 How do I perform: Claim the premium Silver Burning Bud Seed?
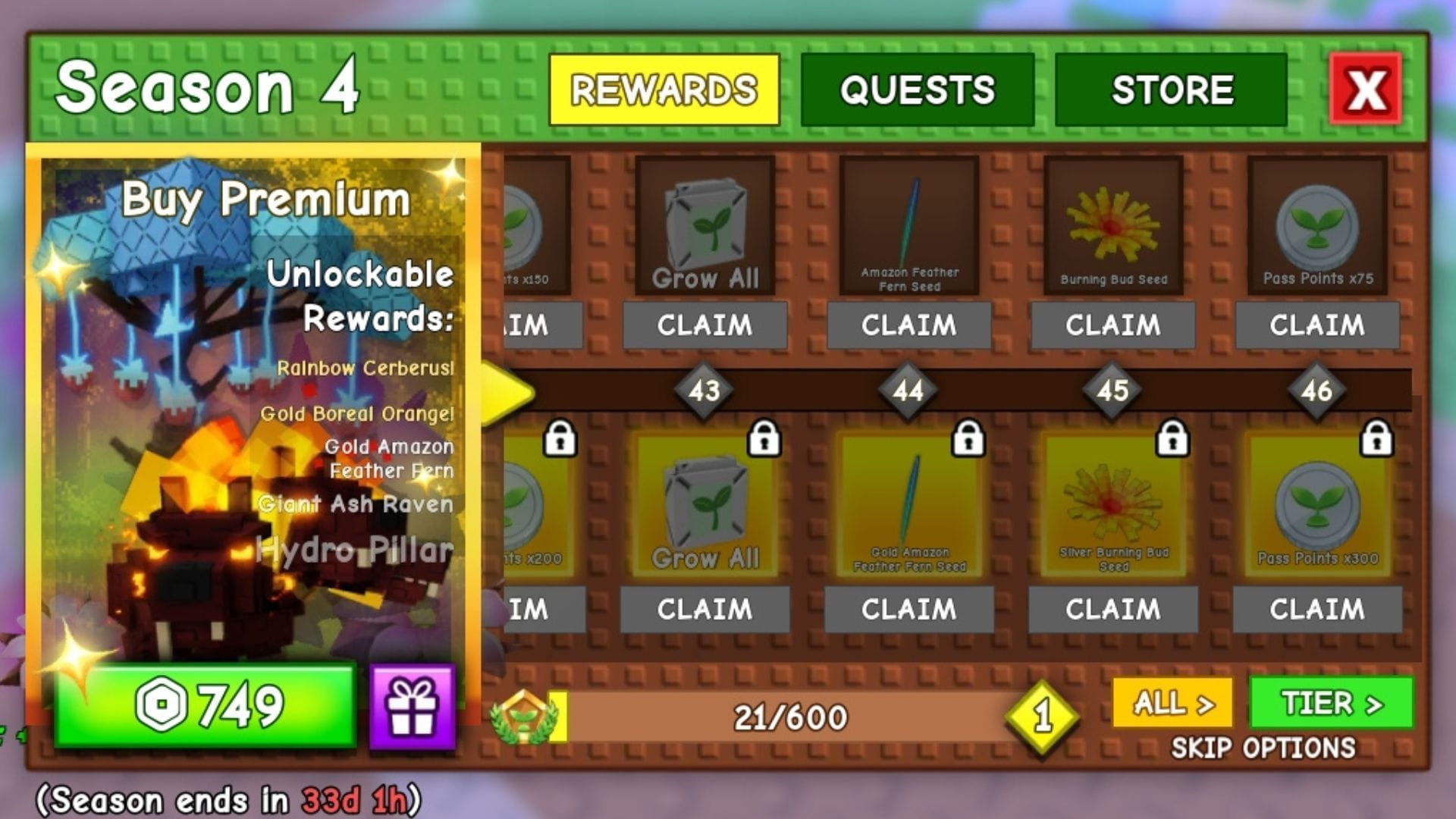1112,609
